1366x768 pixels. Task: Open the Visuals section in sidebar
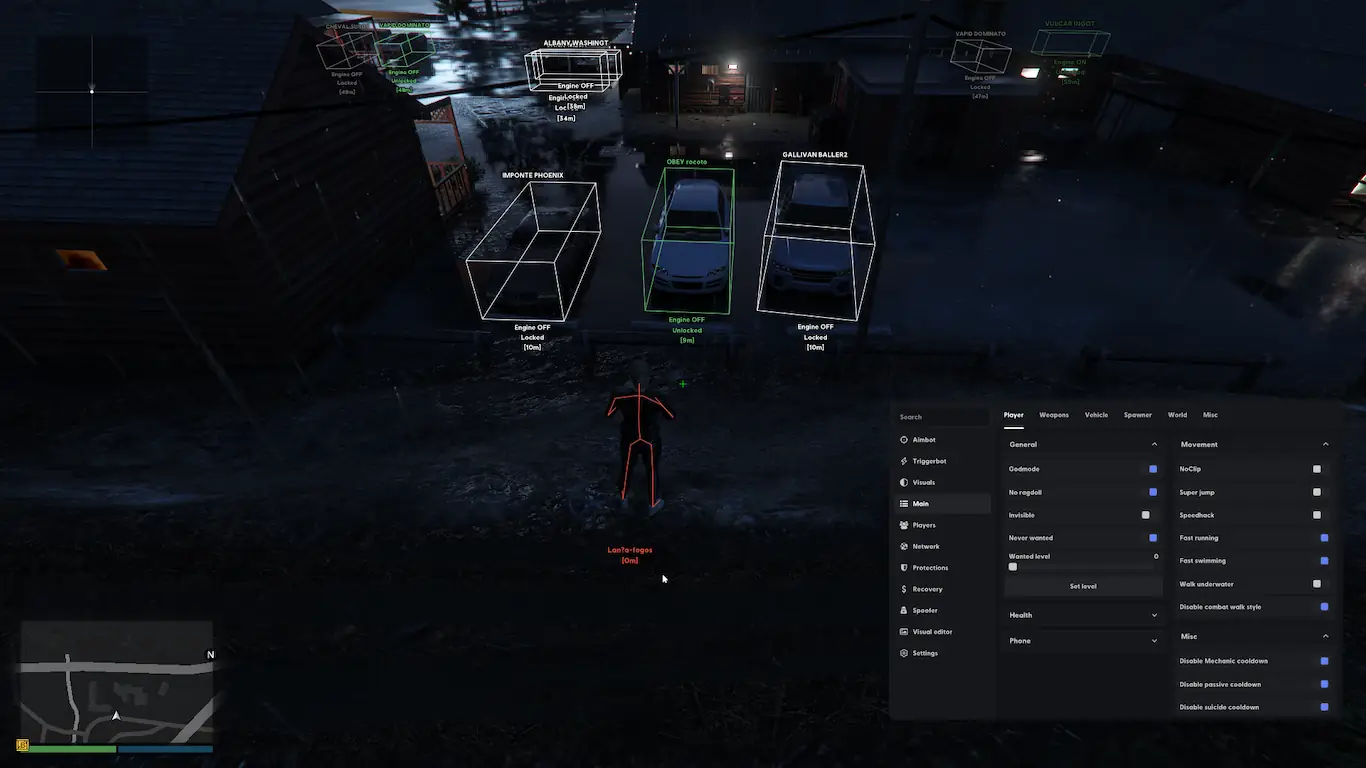[x=923, y=482]
